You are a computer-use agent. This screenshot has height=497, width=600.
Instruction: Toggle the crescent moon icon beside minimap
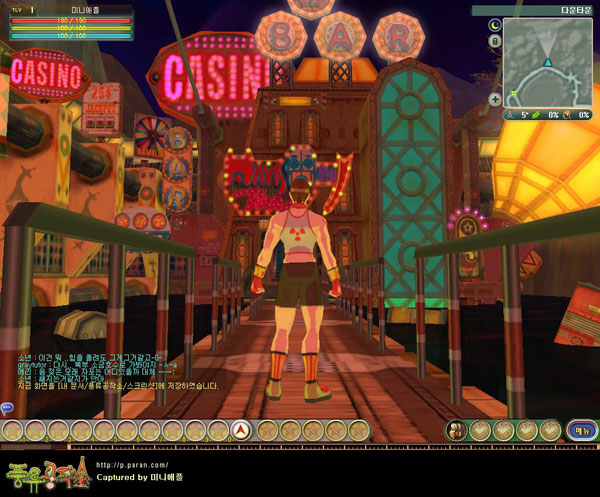496,23
